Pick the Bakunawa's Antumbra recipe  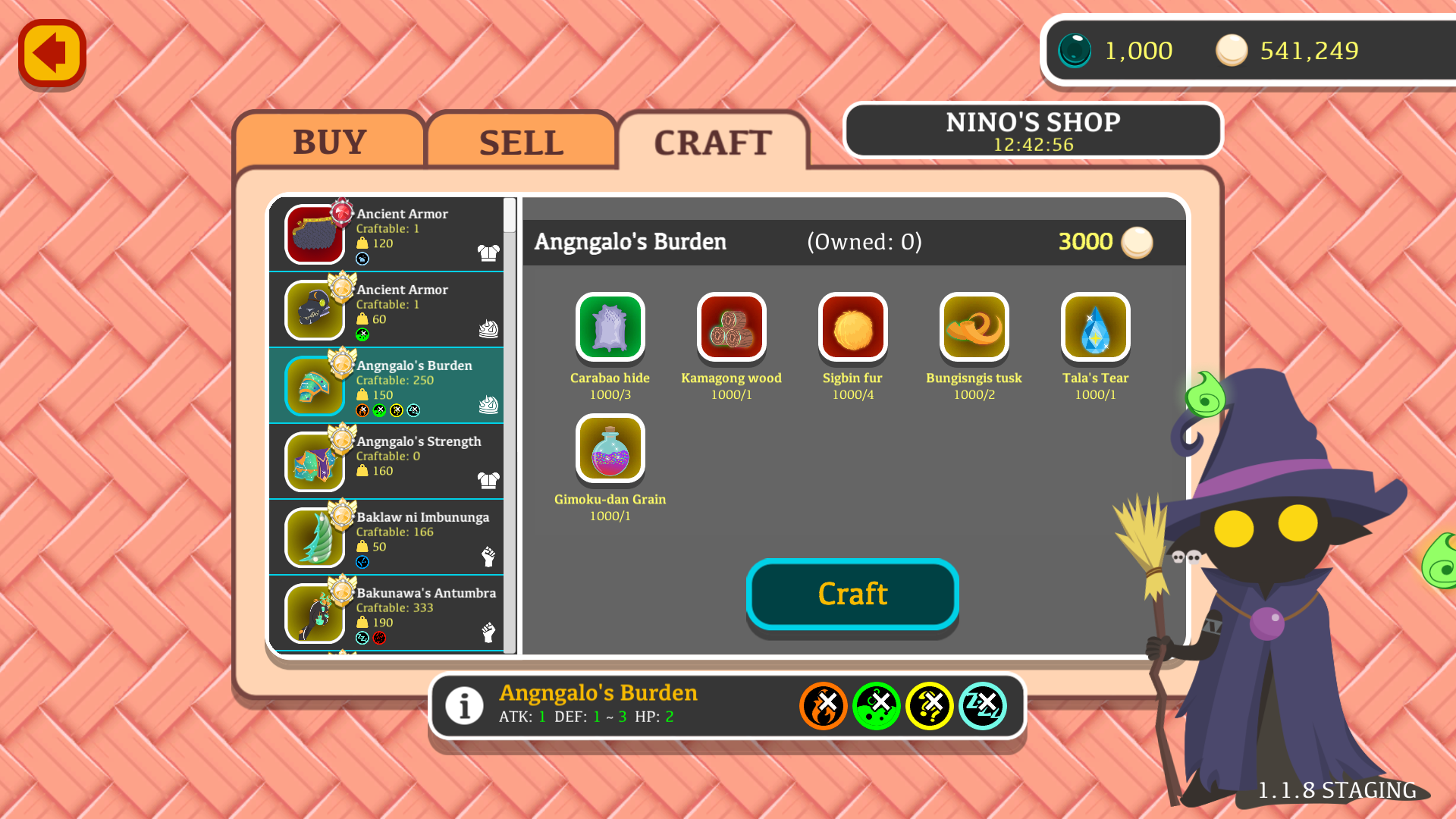point(387,613)
